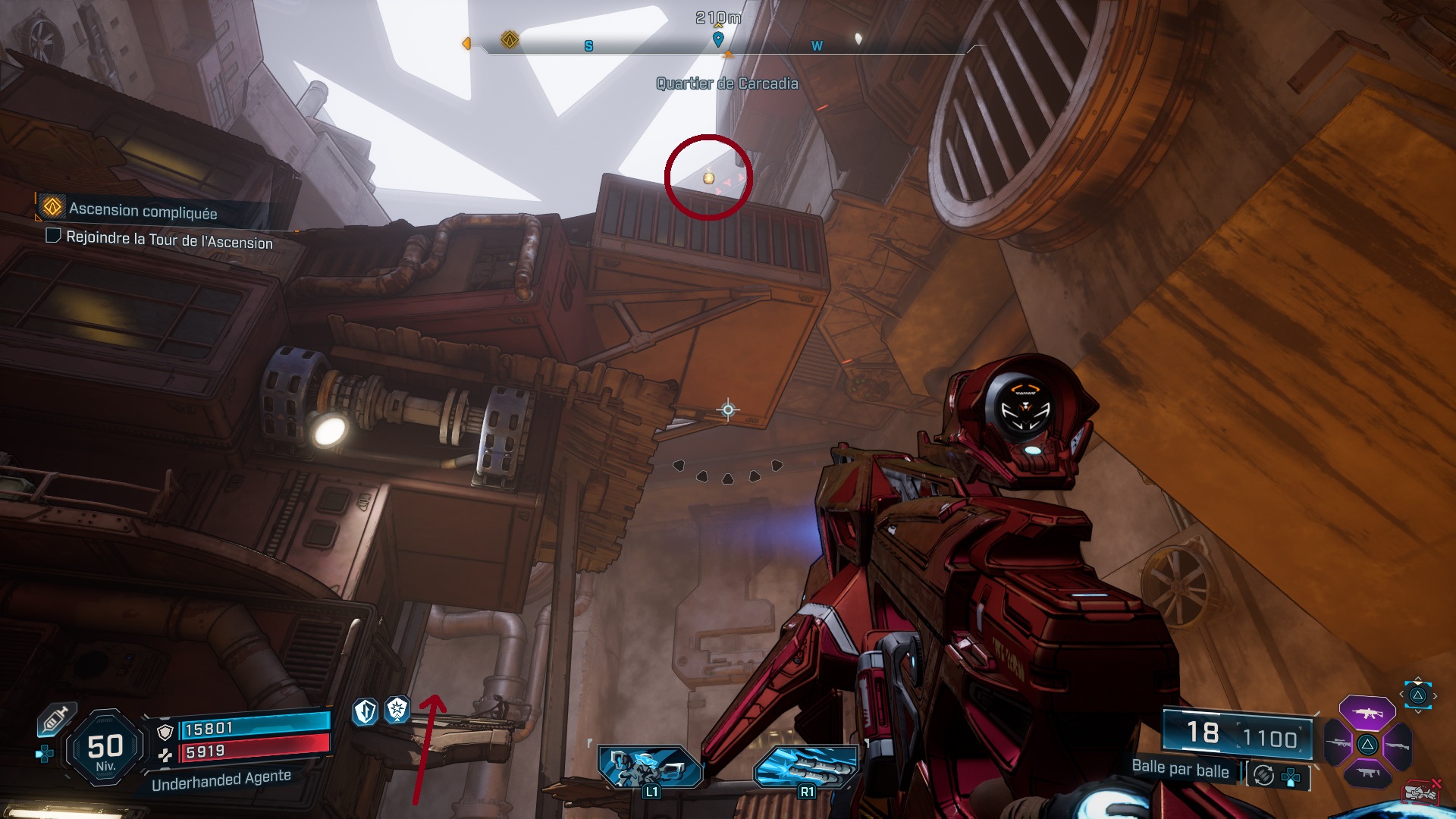Click the blue waypoint pin on compass

pos(718,38)
